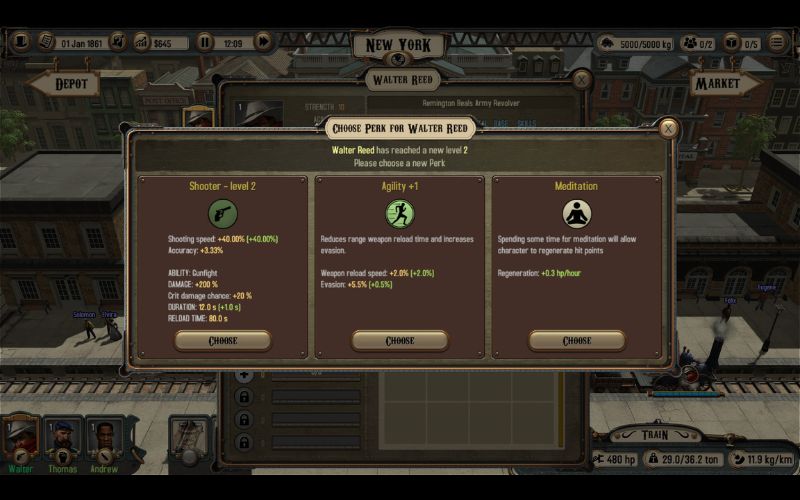Select Walter's portrait
The width and height of the screenshot is (800, 500).
(x=21, y=438)
